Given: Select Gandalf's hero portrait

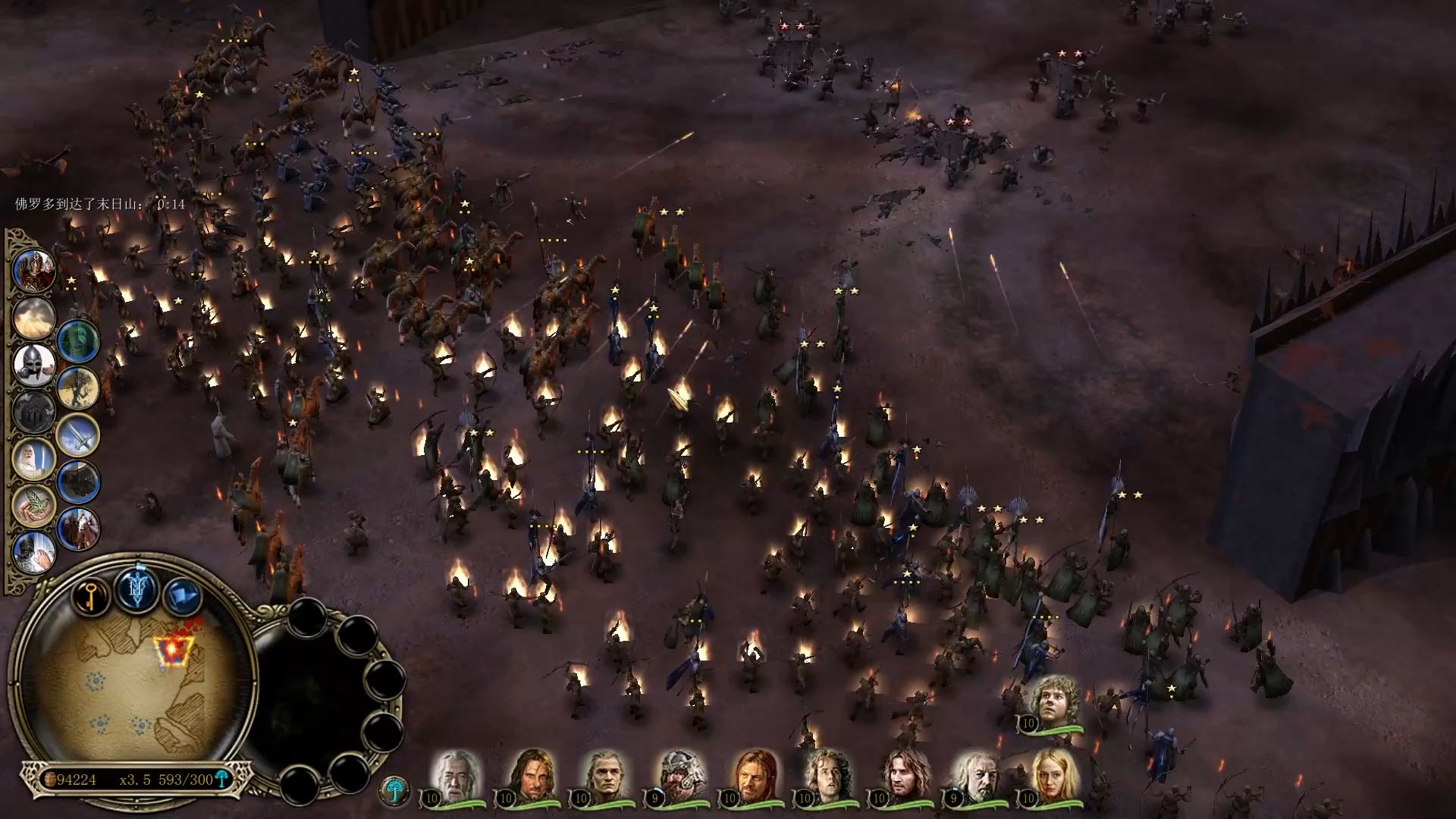Looking at the screenshot, I should [x=457, y=776].
